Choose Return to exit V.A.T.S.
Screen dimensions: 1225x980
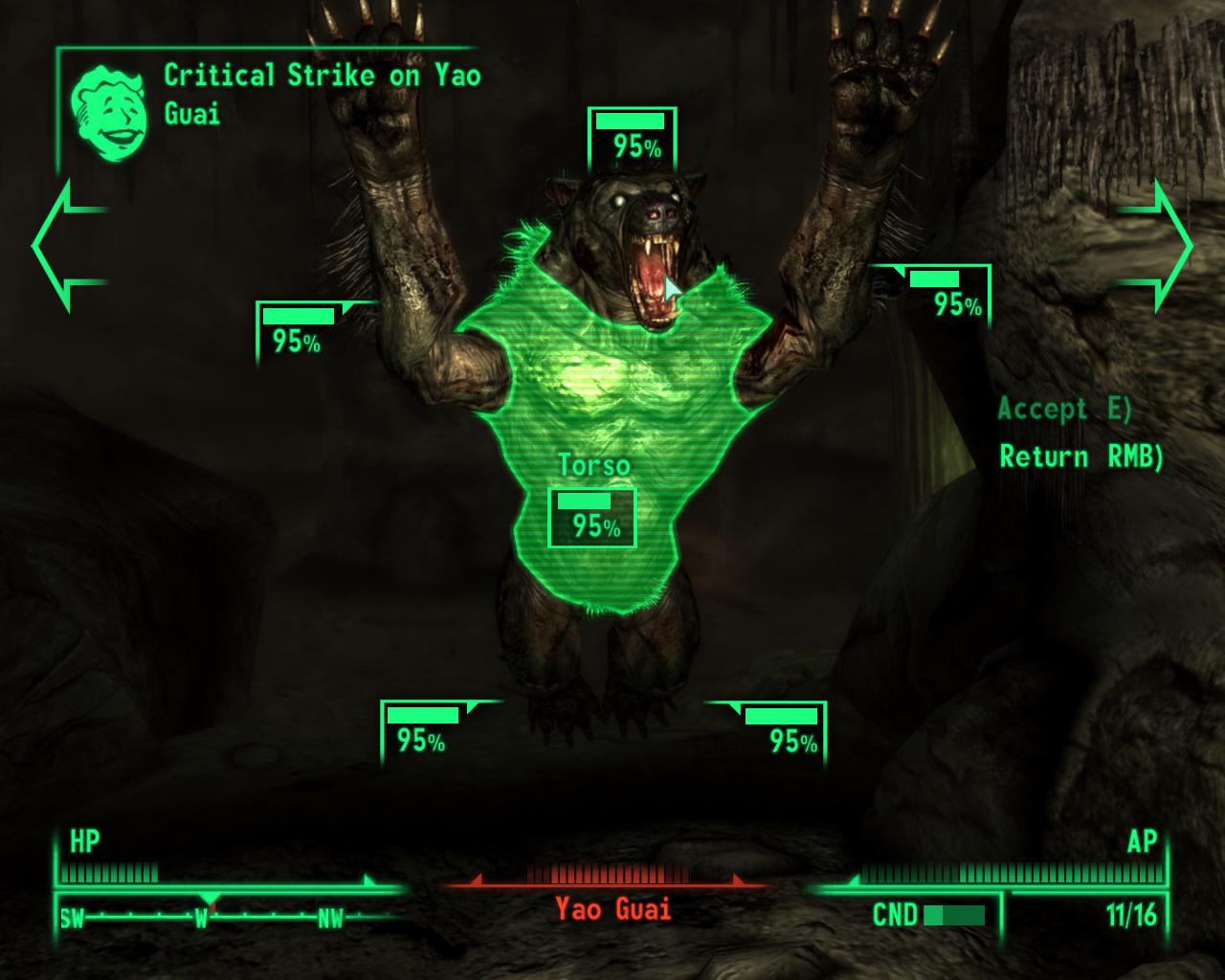point(1080,457)
